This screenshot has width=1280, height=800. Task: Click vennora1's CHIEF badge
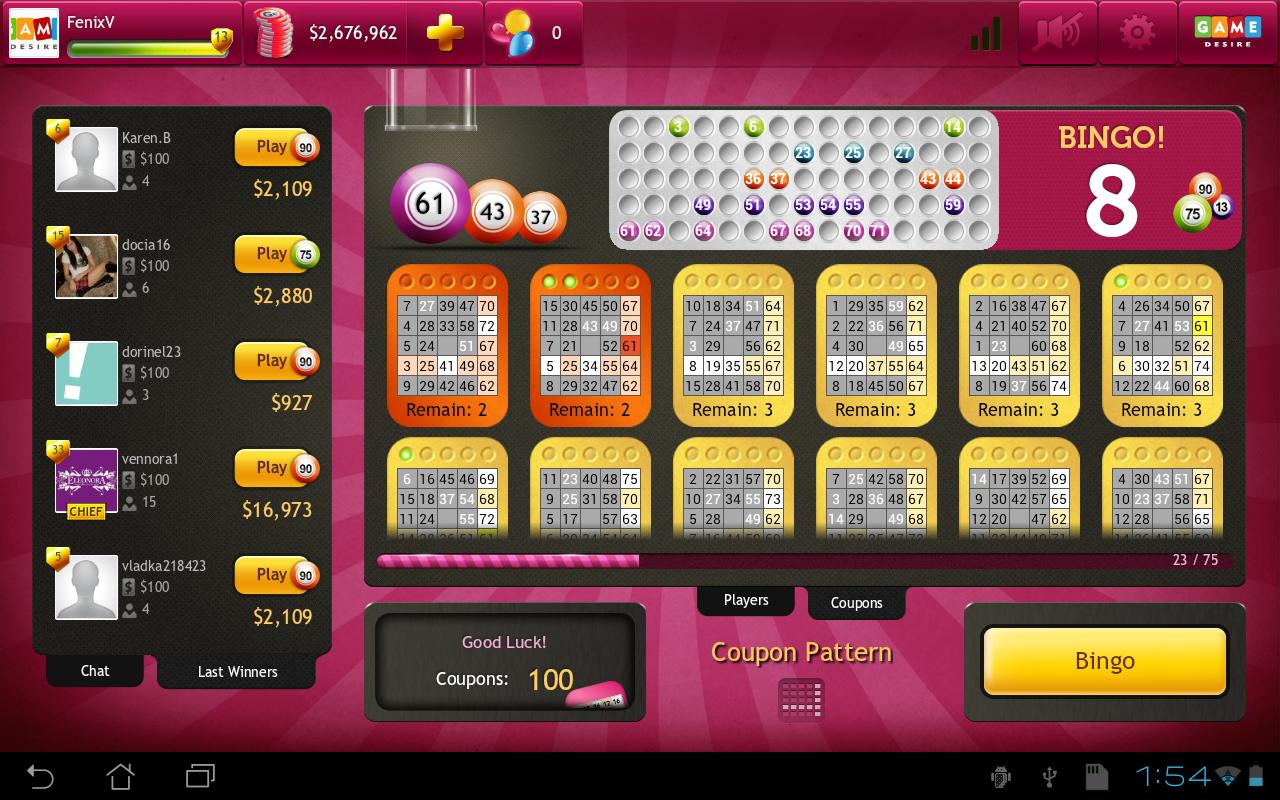[x=86, y=511]
